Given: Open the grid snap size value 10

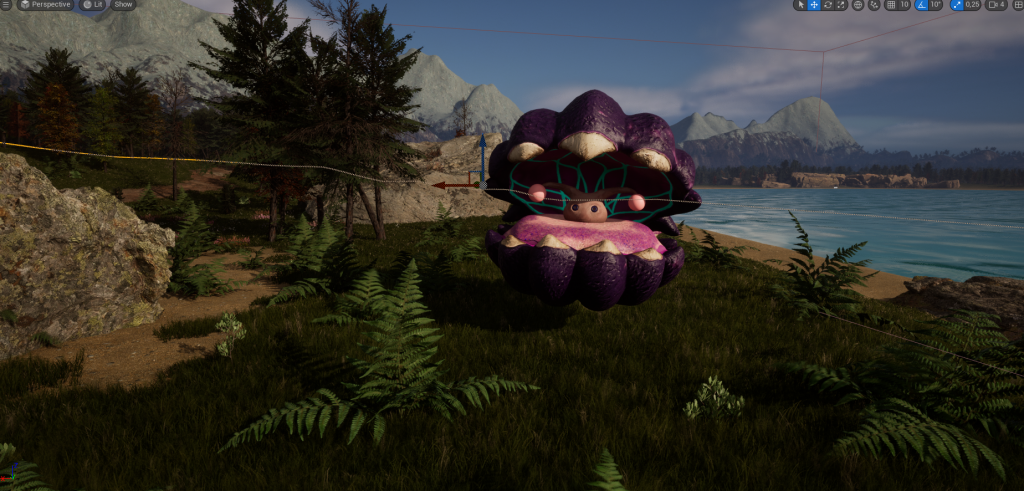Looking at the screenshot, I should tap(904, 5).
